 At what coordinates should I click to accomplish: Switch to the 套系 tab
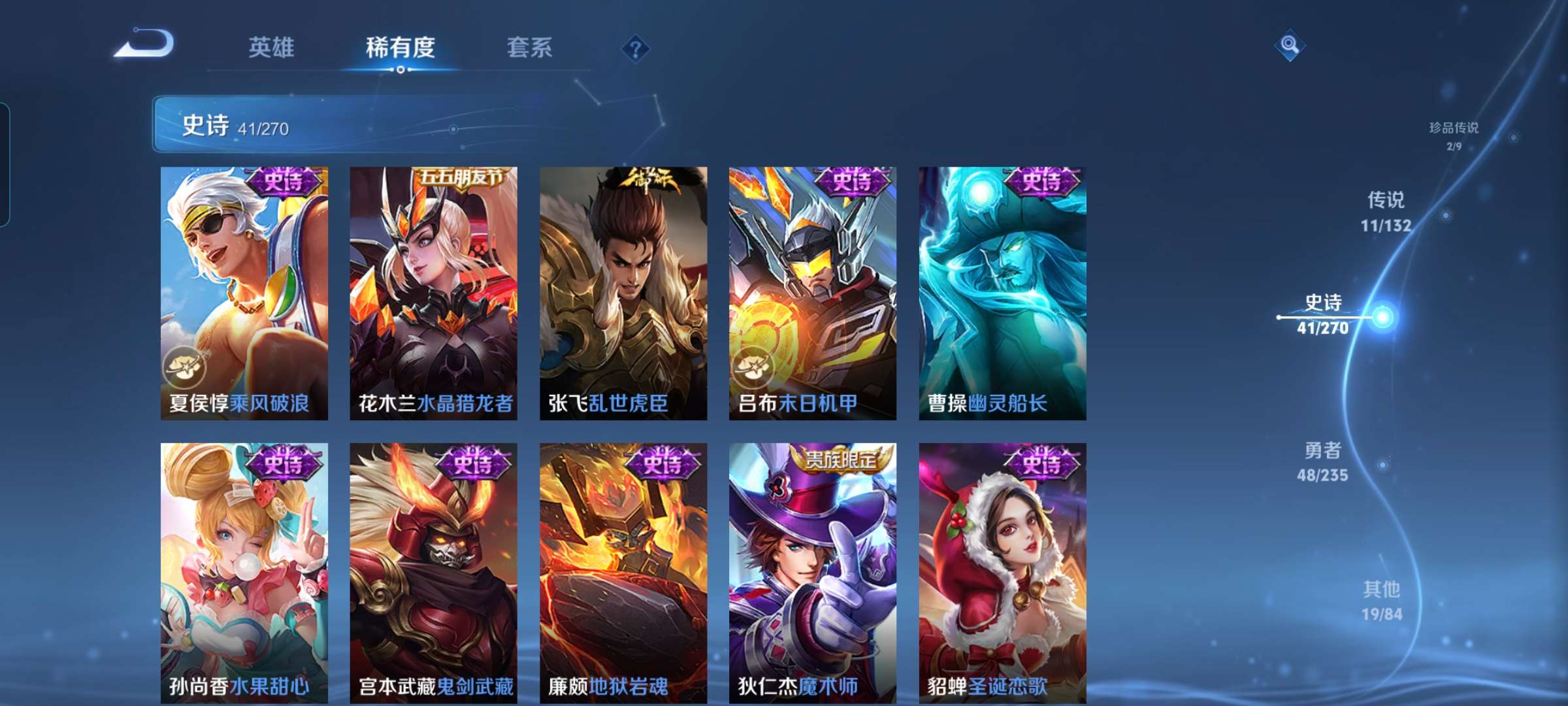pyautogui.click(x=529, y=47)
